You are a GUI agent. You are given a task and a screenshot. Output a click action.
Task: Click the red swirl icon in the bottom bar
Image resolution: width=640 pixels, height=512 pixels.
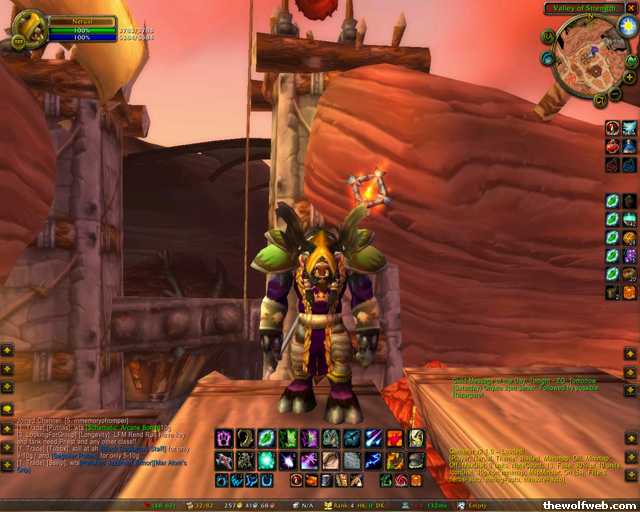[401, 481]
